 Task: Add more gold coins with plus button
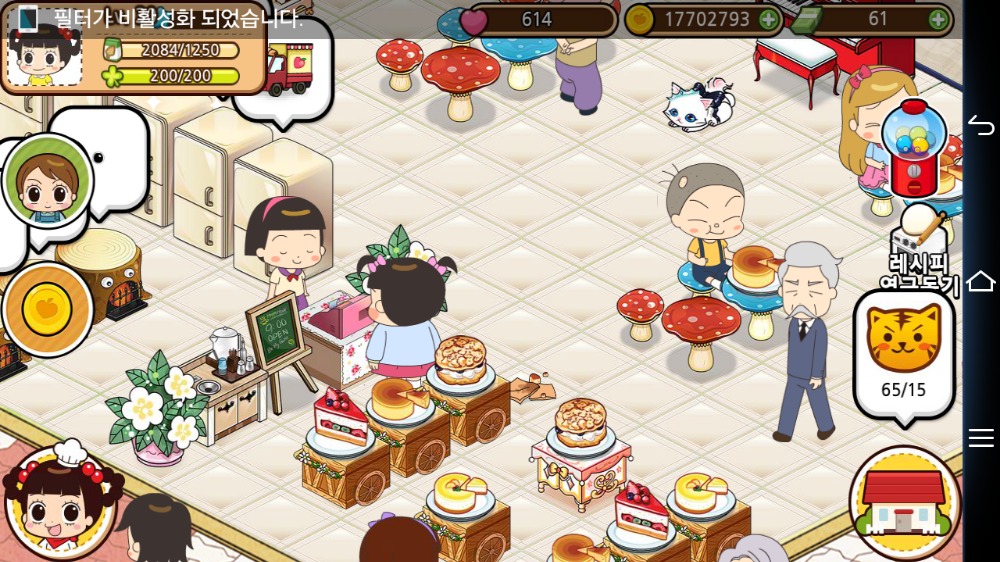(x=767, y=19)
